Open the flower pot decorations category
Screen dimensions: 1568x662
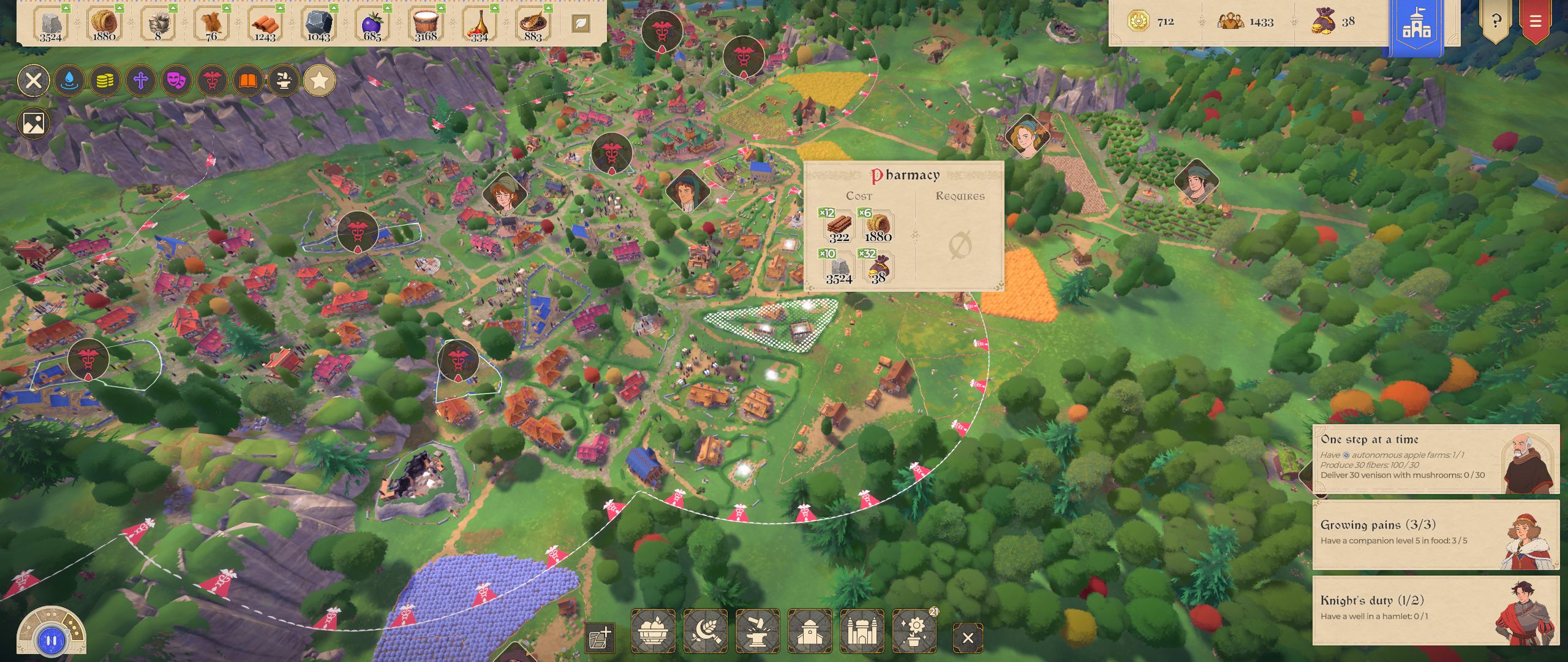tap(914, 631)
